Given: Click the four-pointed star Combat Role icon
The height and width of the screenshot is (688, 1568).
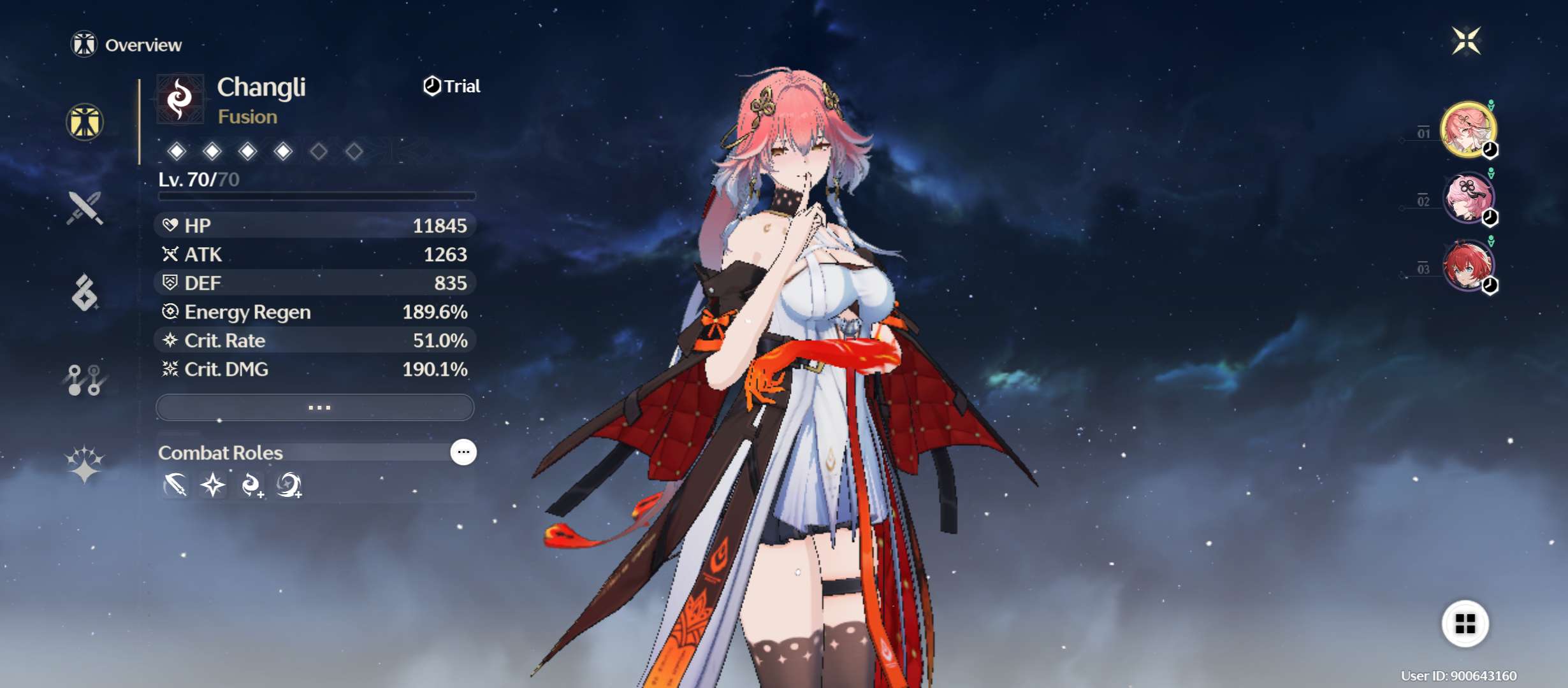Looking at the screenshot, I should (213, 485).
